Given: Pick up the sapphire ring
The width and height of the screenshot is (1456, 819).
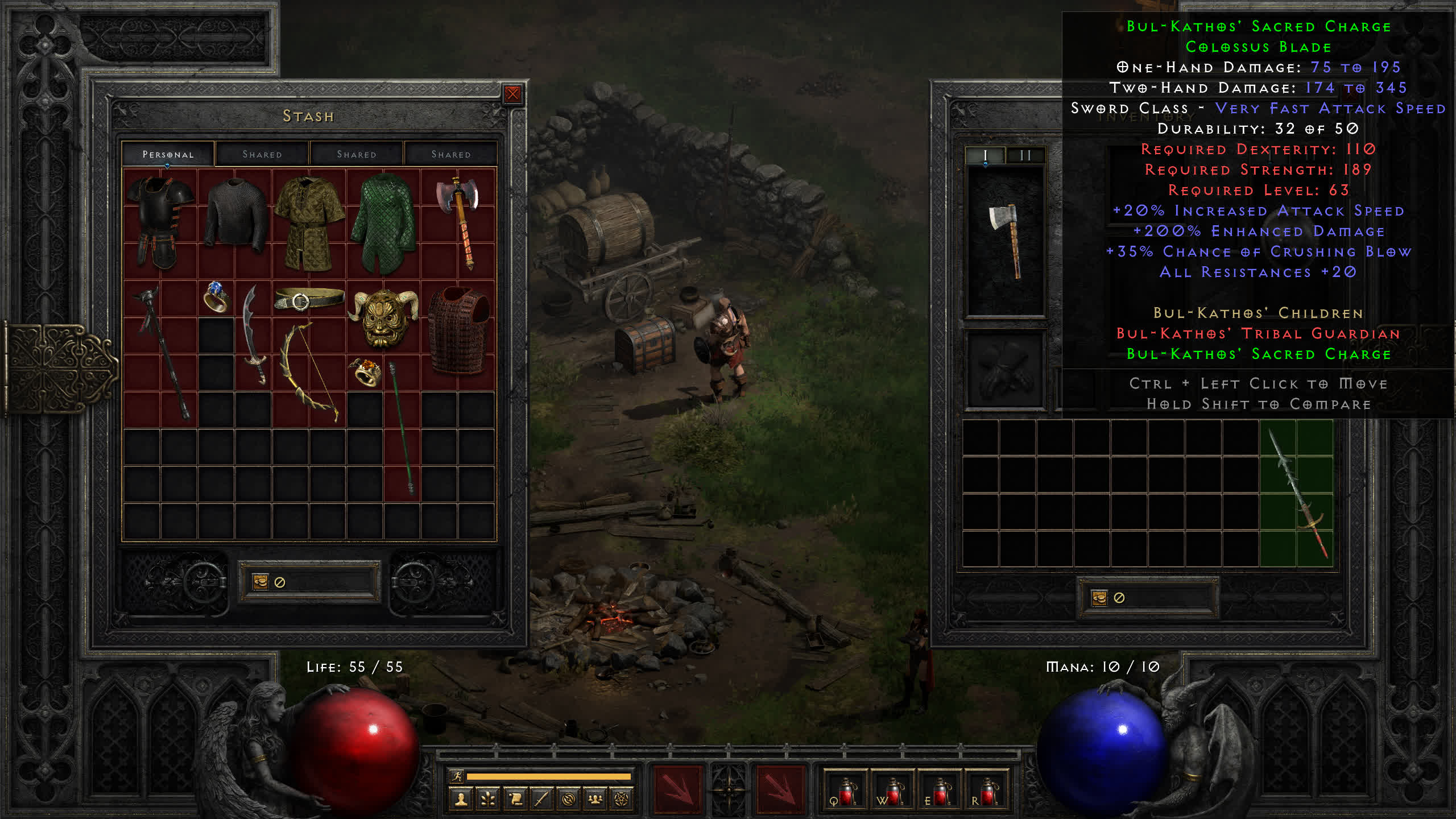Looking at the screenshot, I should (x=216, y=297).
